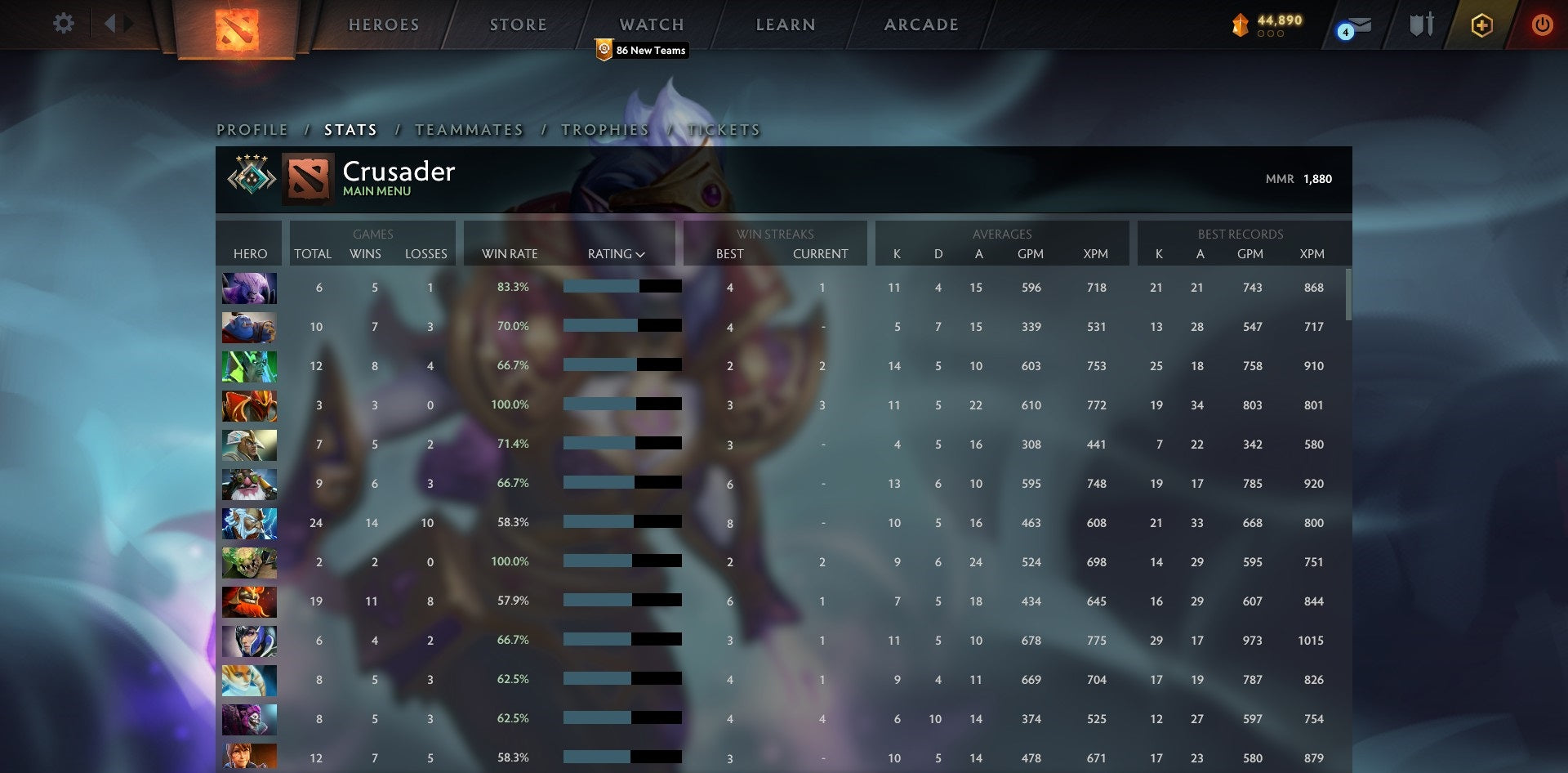
Task: Click the 86 New Teams badge
Action: point(642,50)
